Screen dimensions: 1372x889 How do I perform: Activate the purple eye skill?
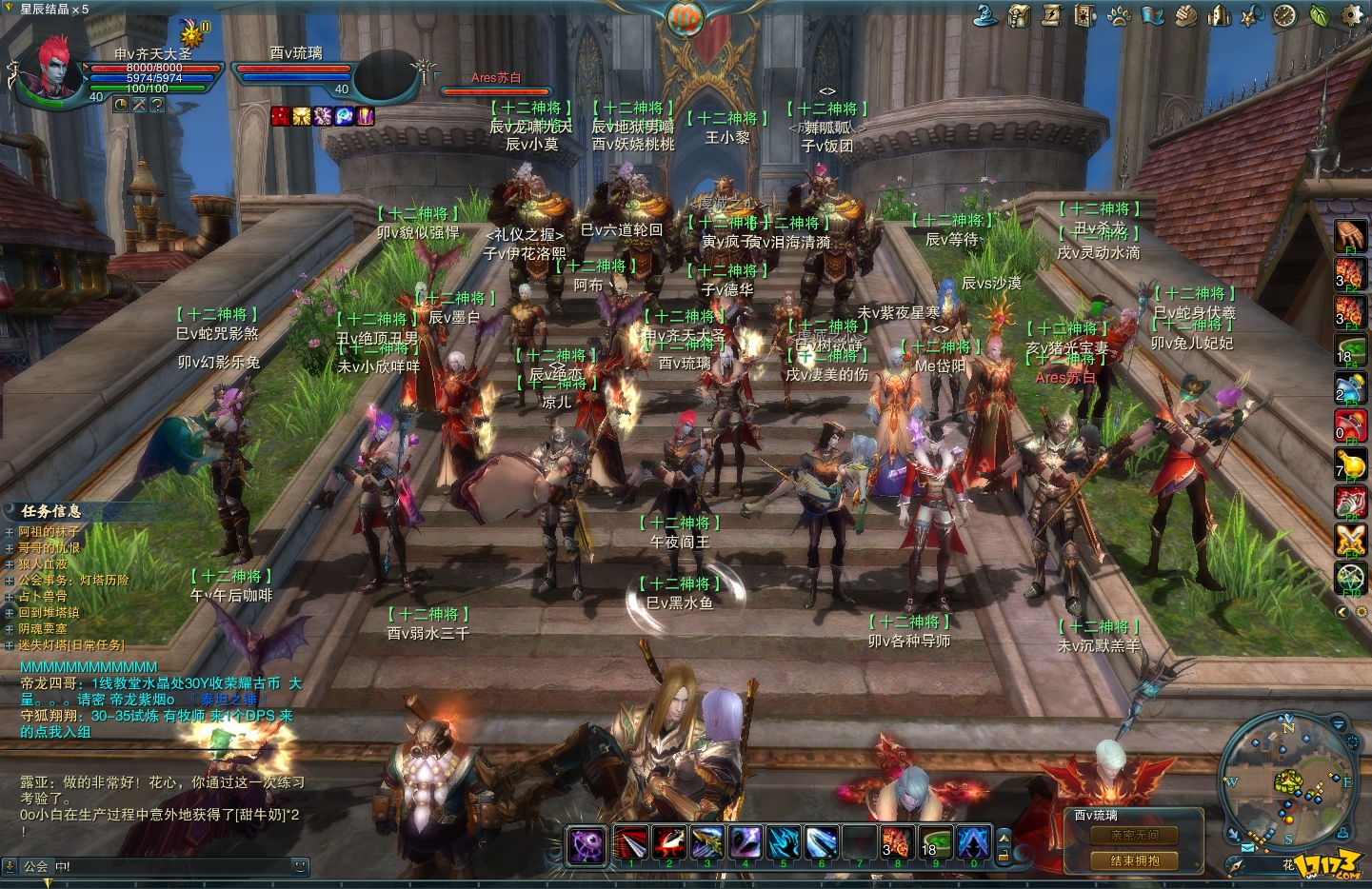[587, 843]
